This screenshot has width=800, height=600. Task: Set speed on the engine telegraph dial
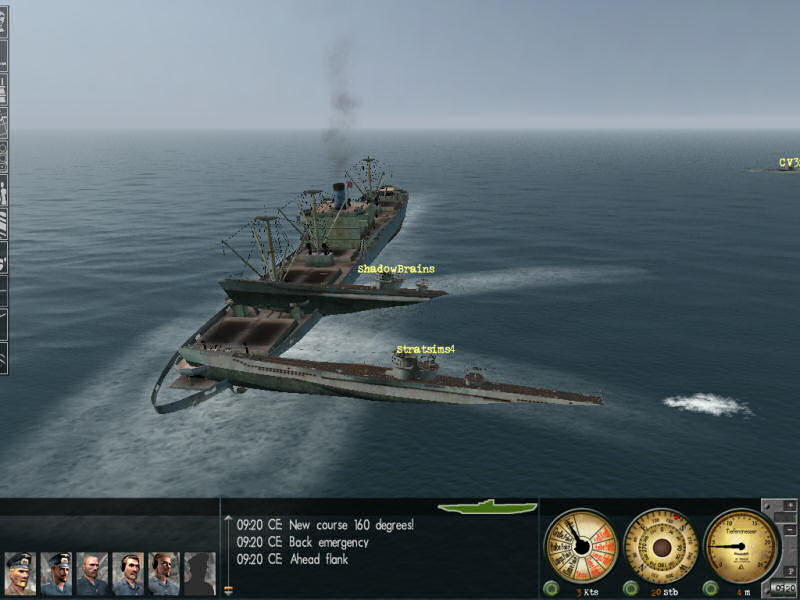(x=580, y=546)
